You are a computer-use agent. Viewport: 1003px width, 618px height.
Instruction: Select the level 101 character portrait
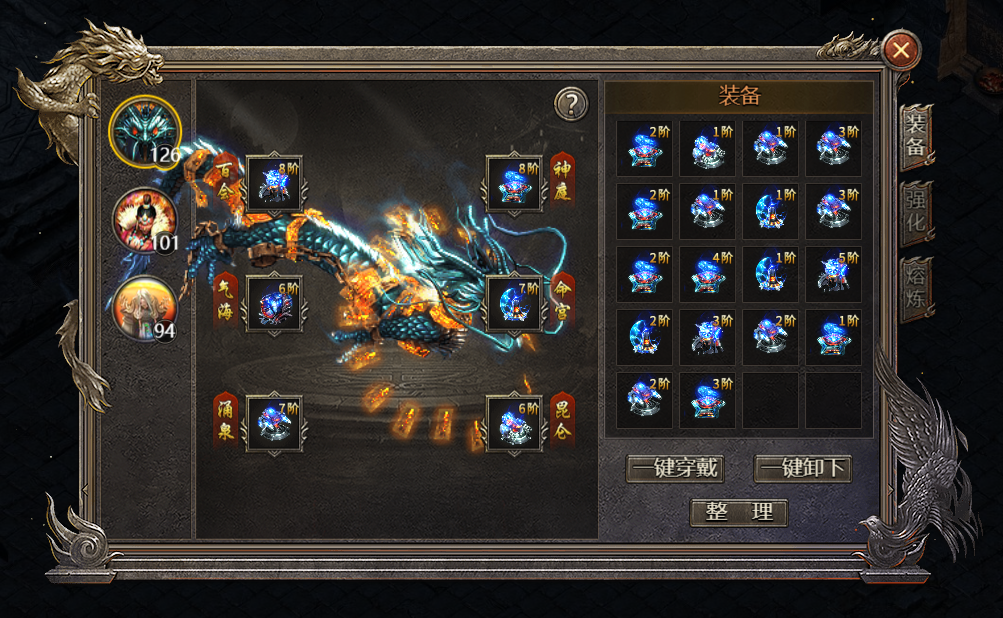pos(144,219)
